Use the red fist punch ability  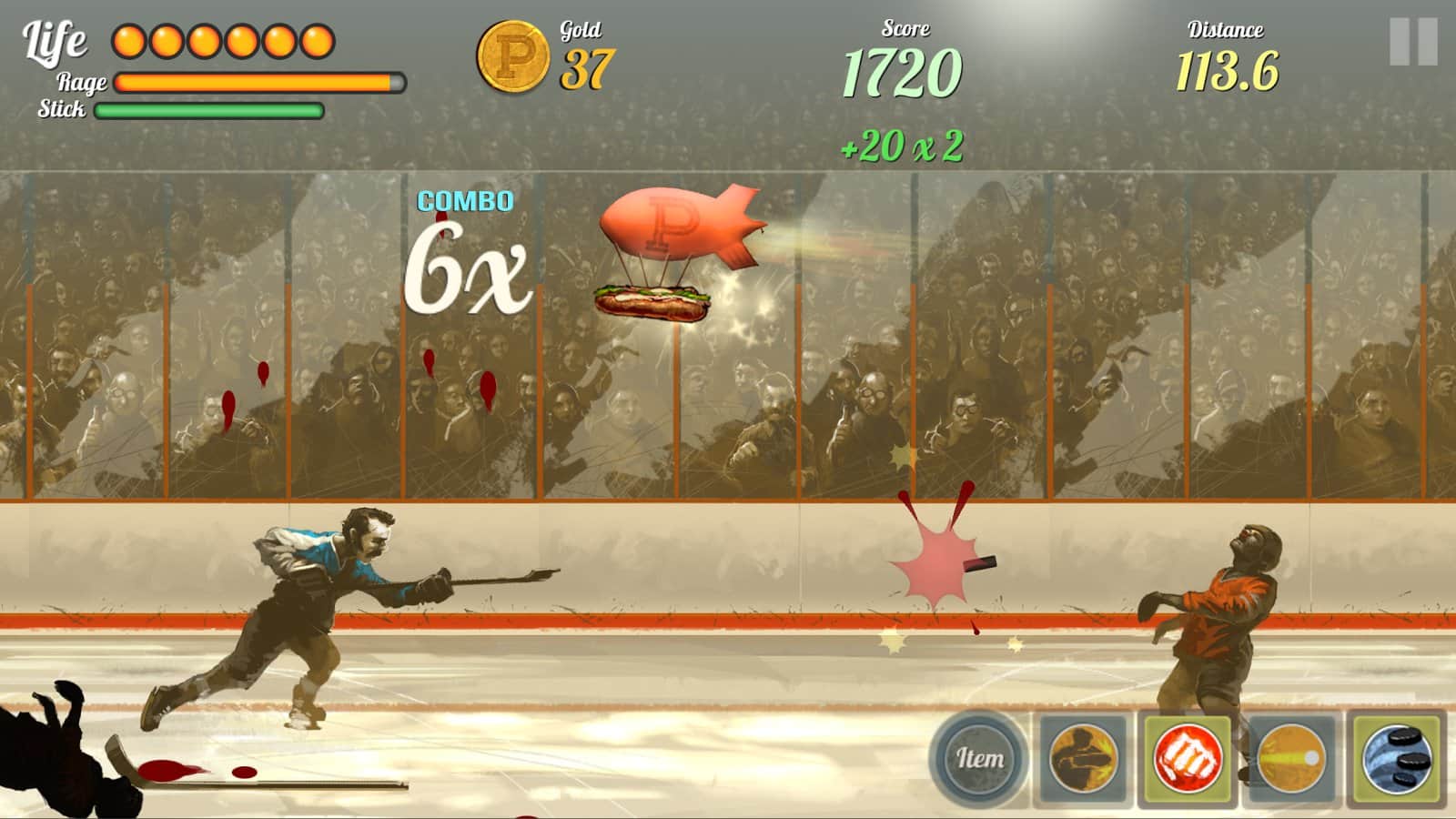pos(1187,758)
